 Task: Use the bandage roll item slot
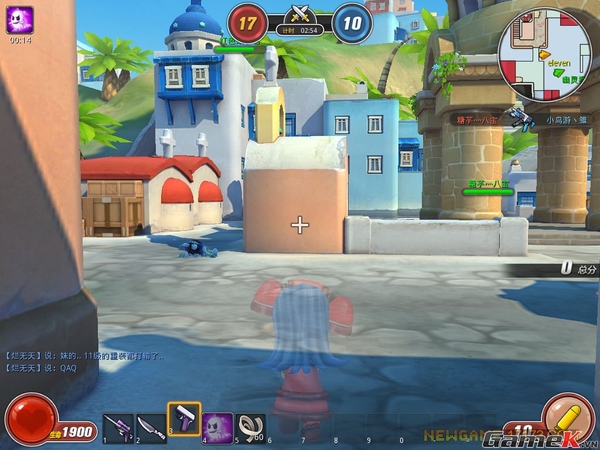(250, 427)
